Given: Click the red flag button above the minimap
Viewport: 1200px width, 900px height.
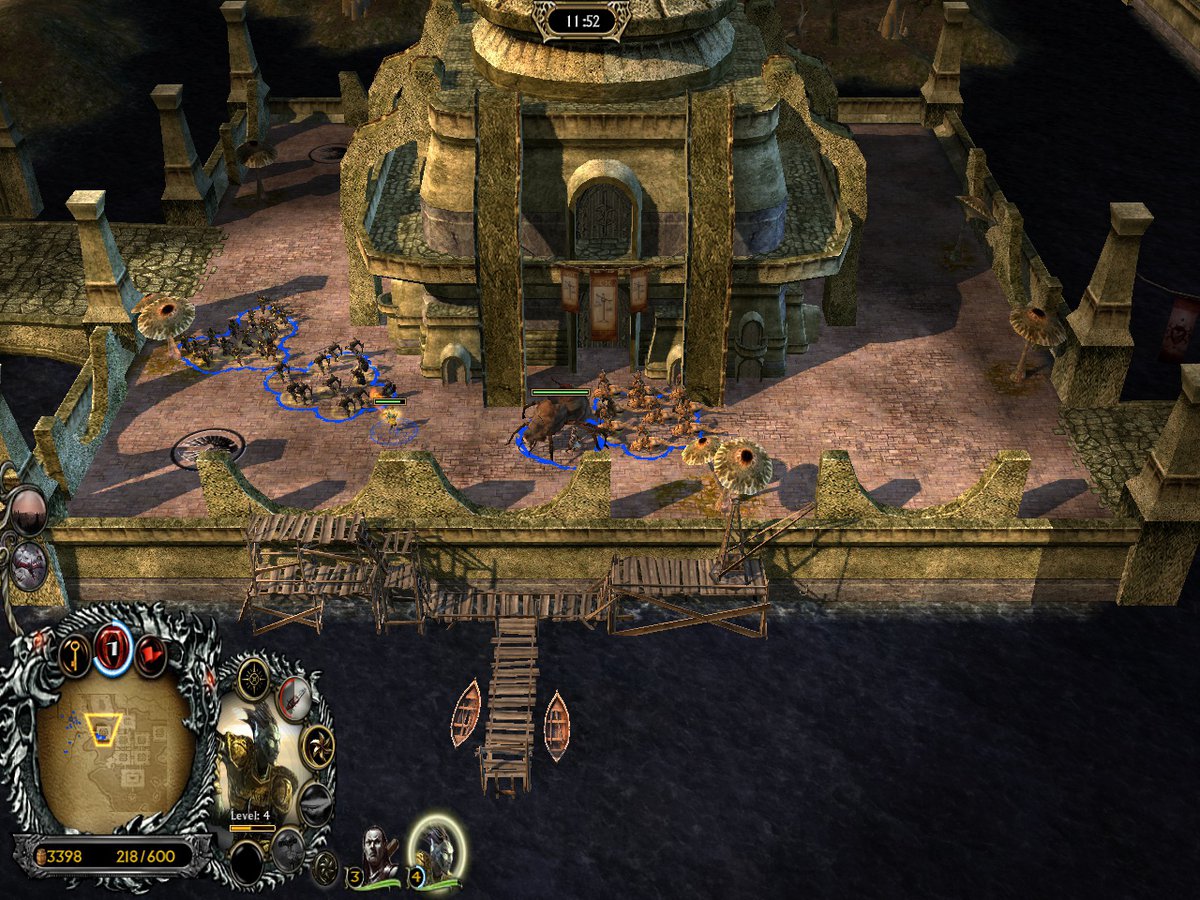Looking at the screenshot, I should pyautogui.click(x=151, y=654).
